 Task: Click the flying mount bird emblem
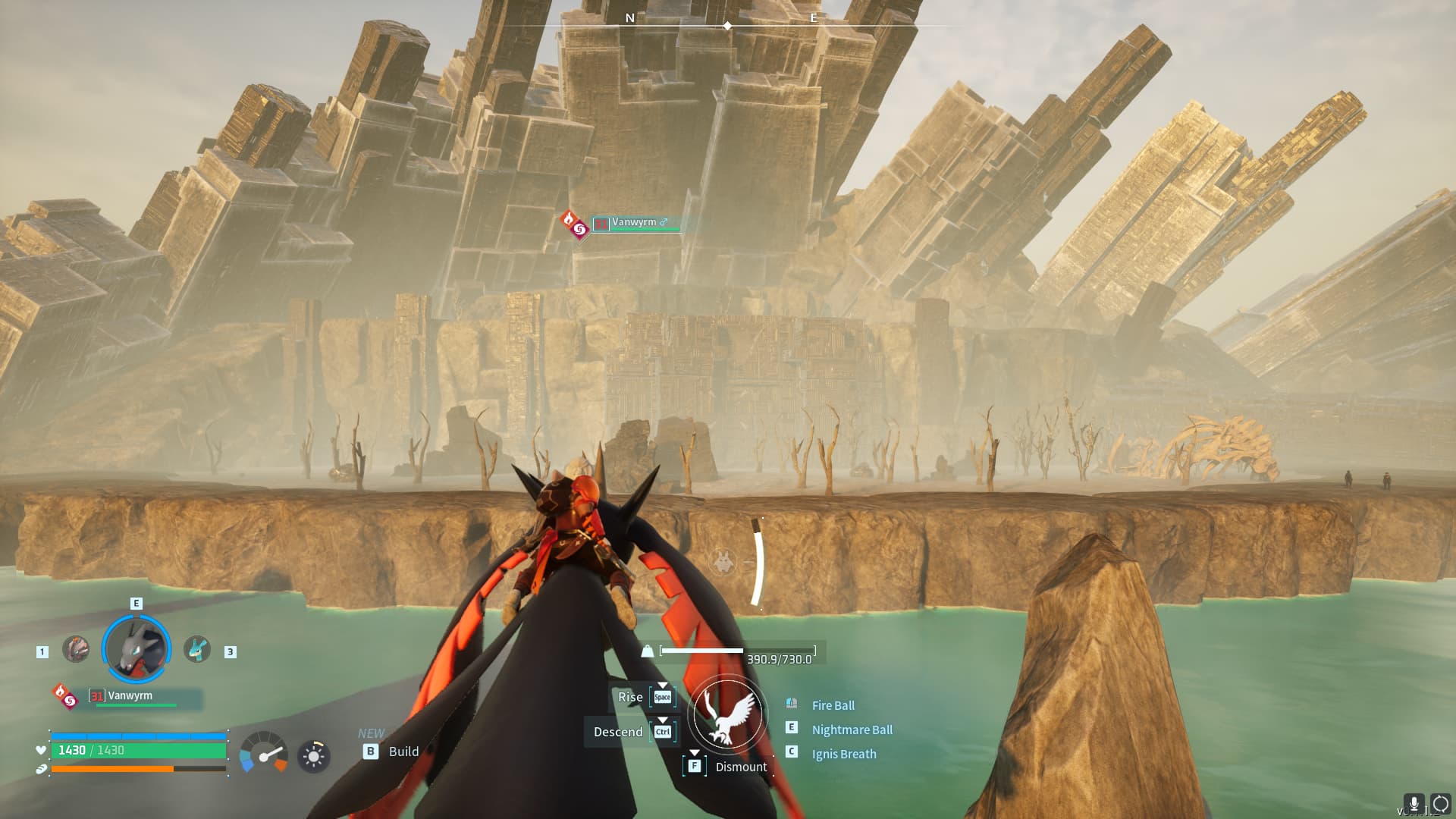point(727,714)
